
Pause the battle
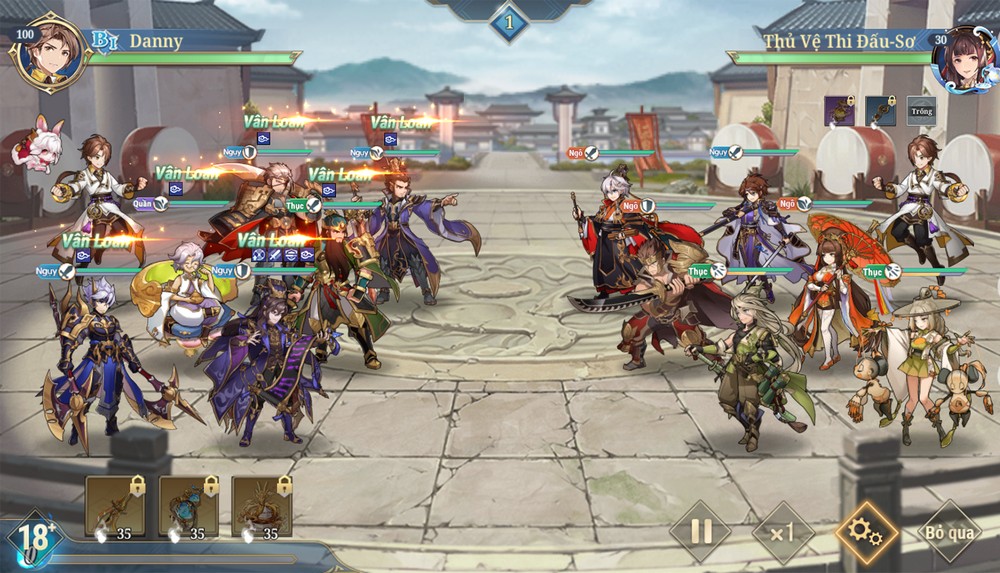pos(700,531)
